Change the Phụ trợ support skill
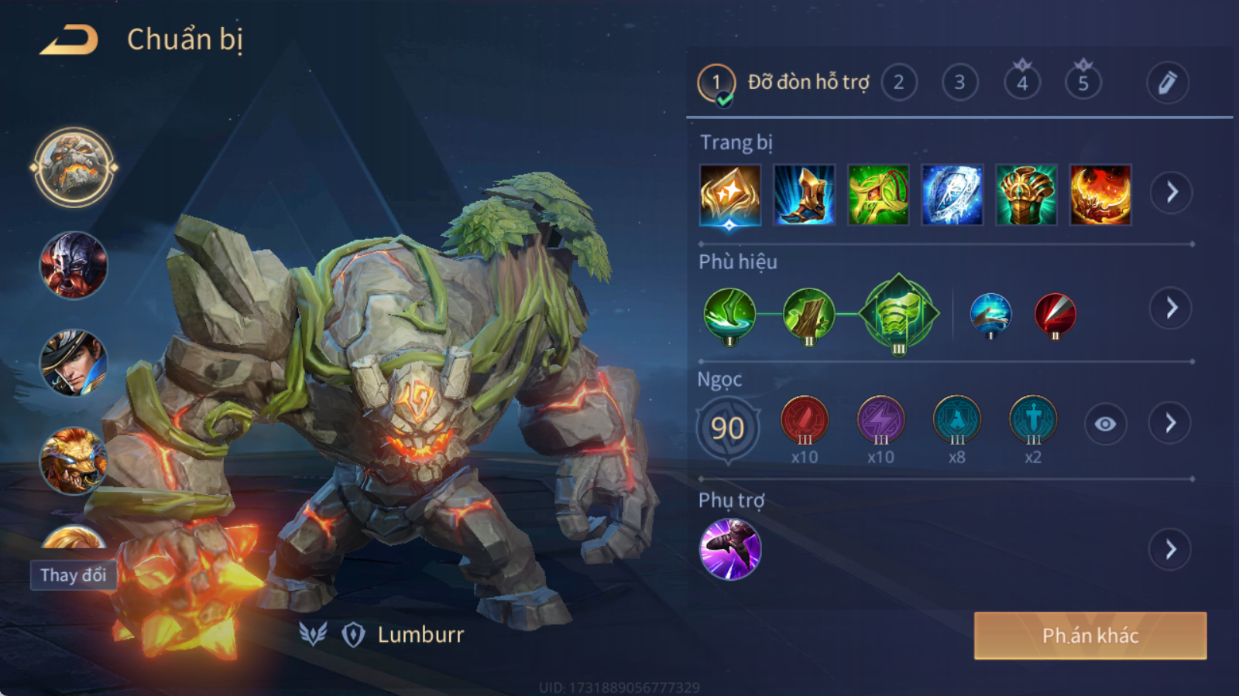The height and width of the screenshot is (696, 1239). tap(1171, 549)
